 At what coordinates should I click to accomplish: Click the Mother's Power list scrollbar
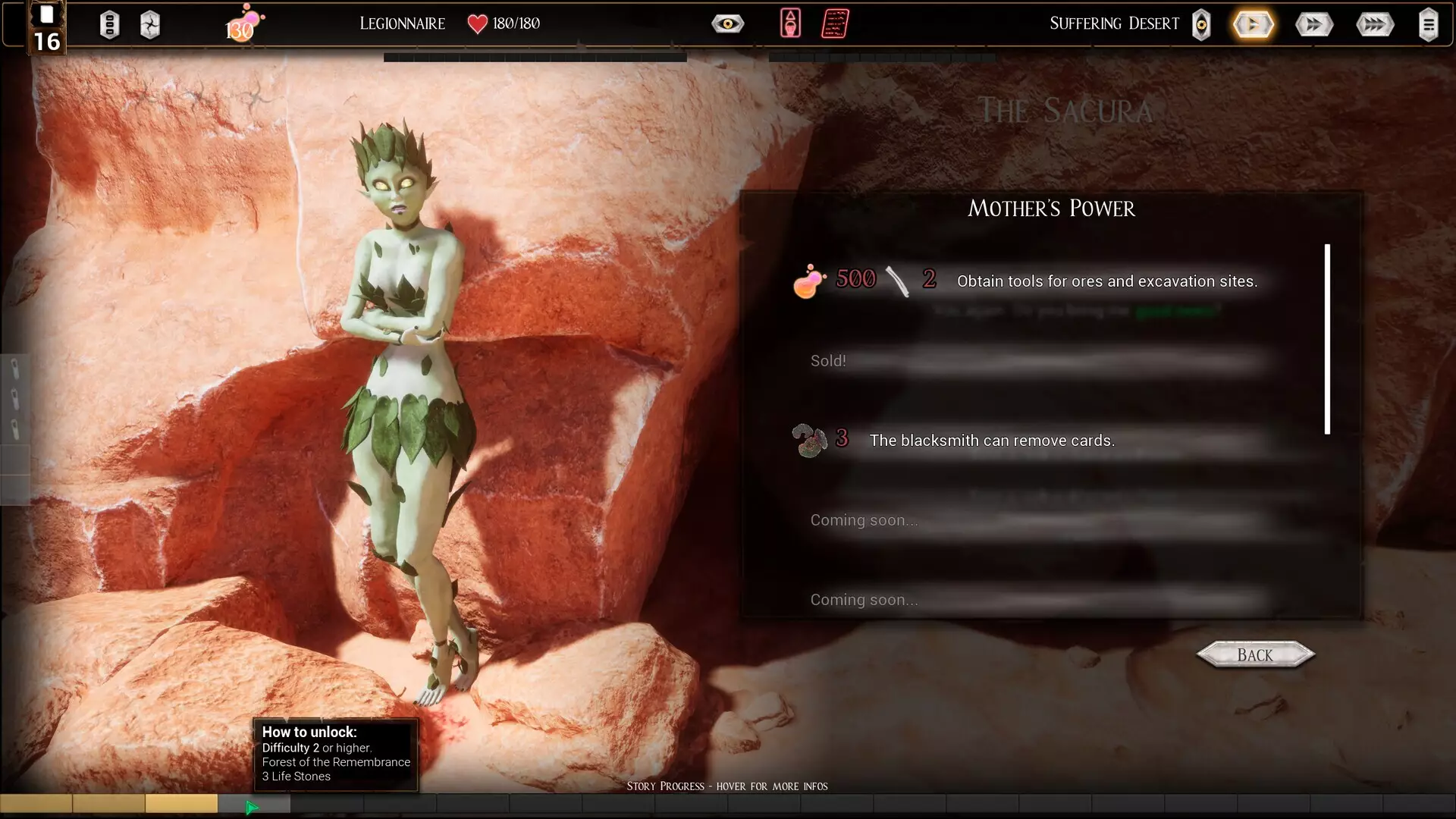click(x=1327, y=339)
